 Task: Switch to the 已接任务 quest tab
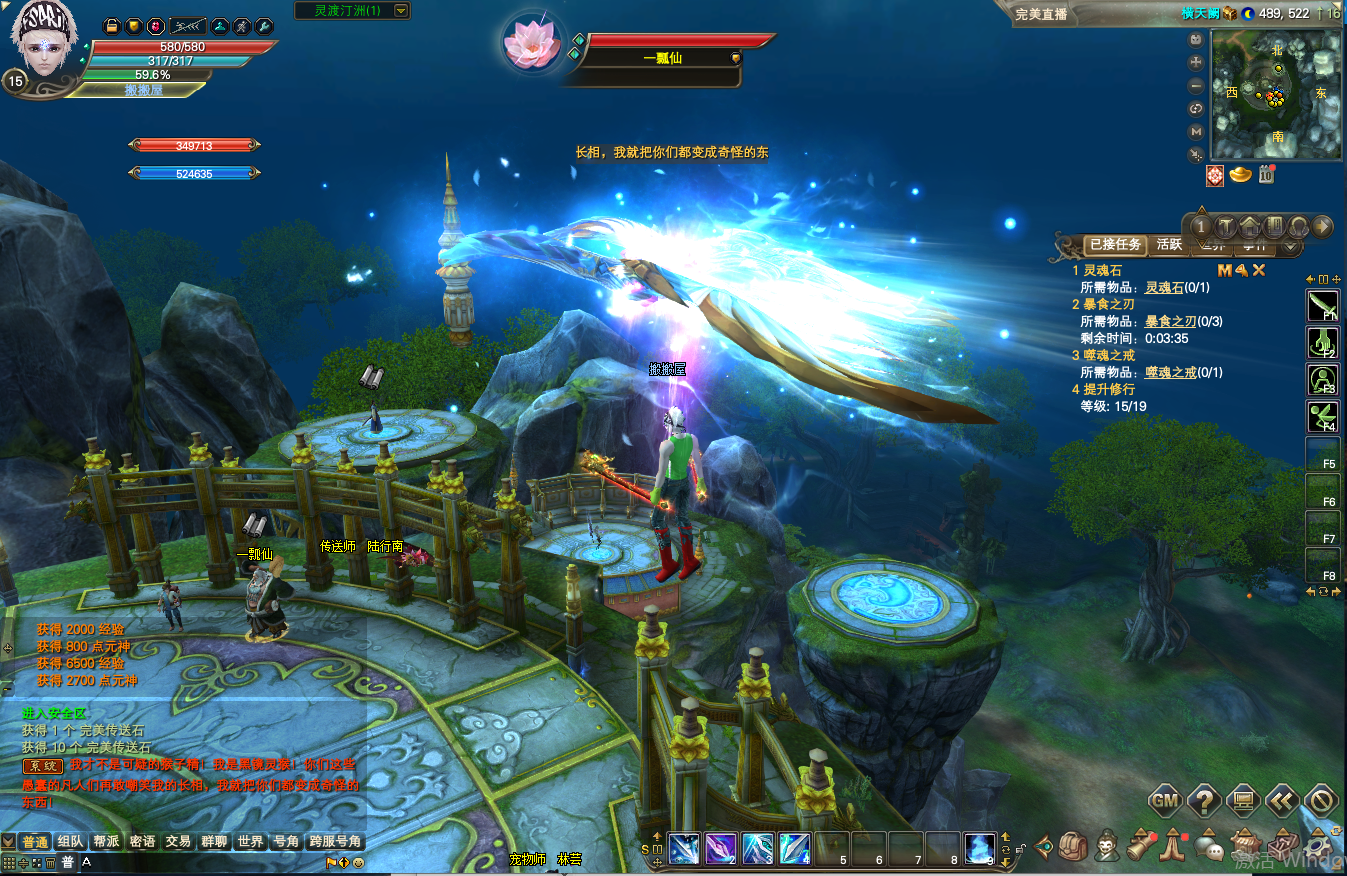point(1114,244)
